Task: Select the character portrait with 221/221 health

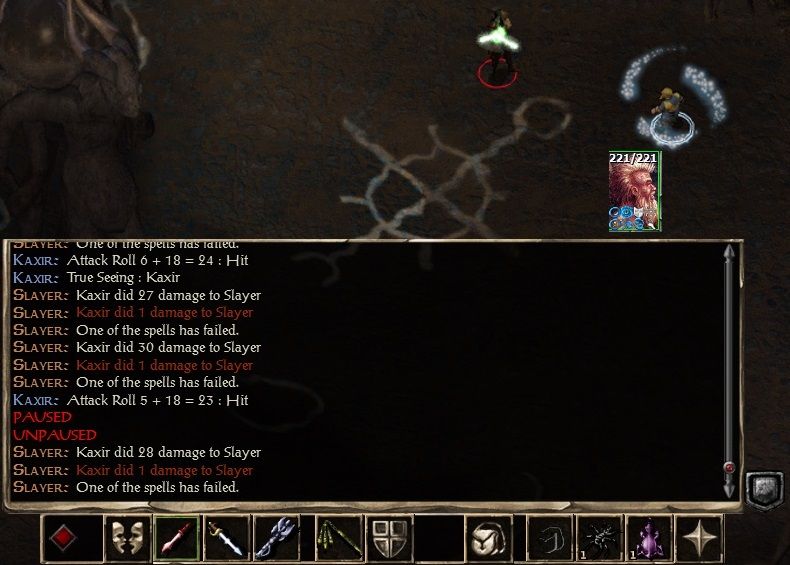Action: click(634, 191)
